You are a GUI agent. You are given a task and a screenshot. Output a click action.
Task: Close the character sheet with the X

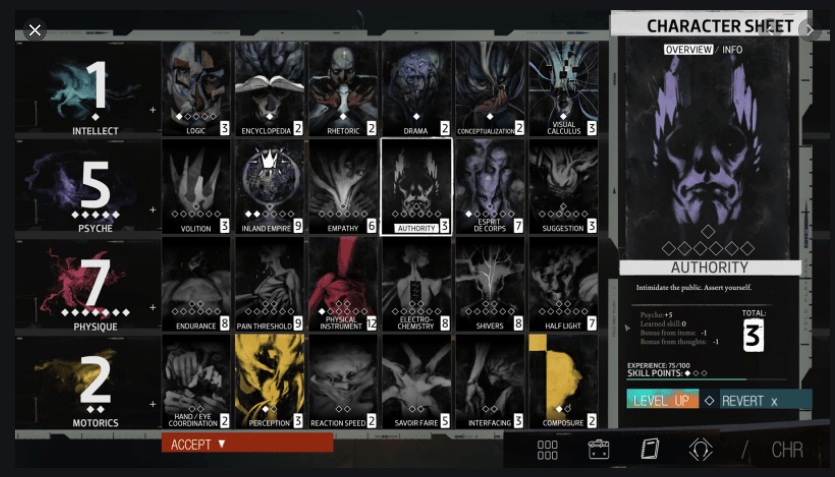35,30
